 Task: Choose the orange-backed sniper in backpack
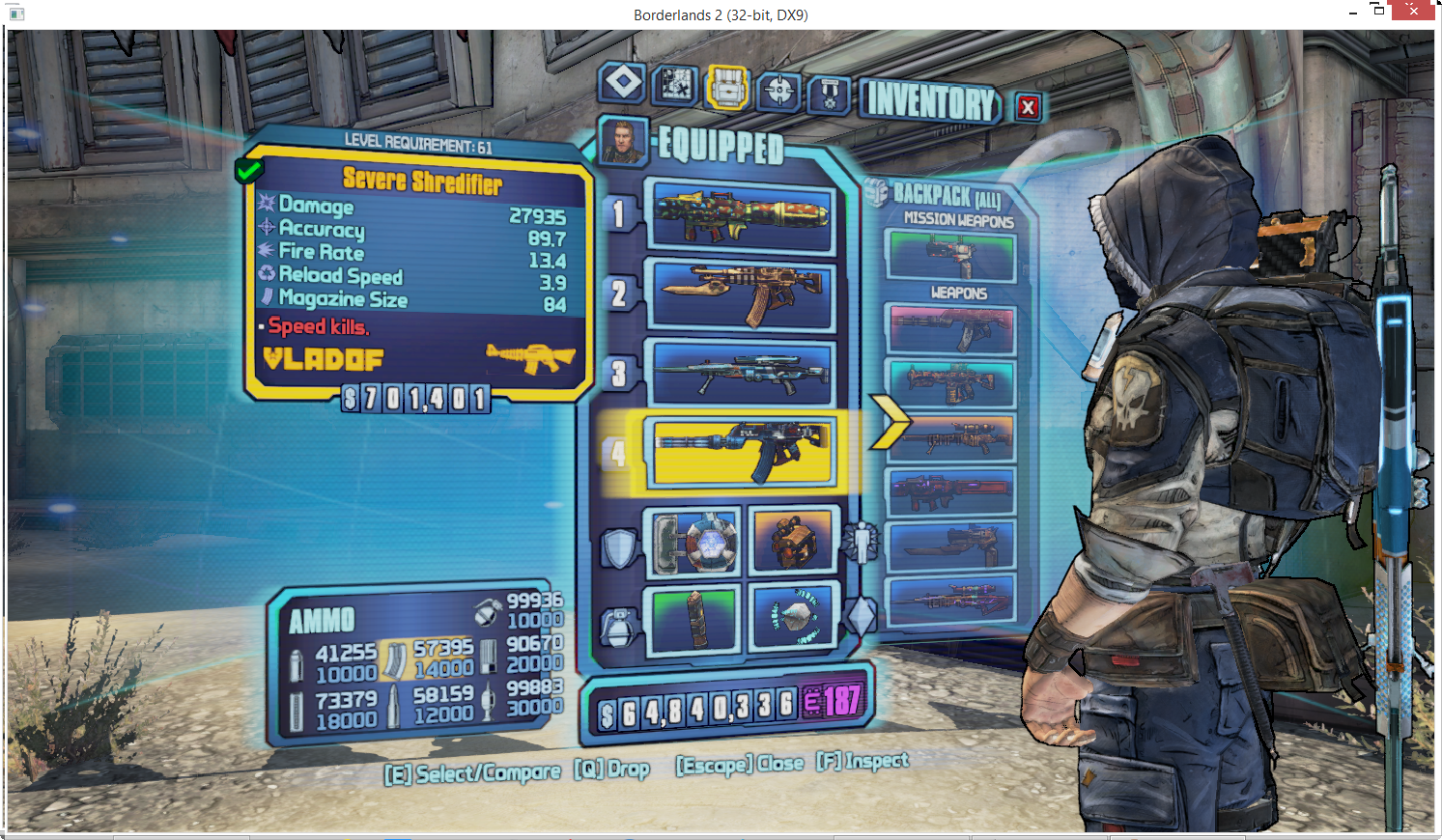coord(951,437)
